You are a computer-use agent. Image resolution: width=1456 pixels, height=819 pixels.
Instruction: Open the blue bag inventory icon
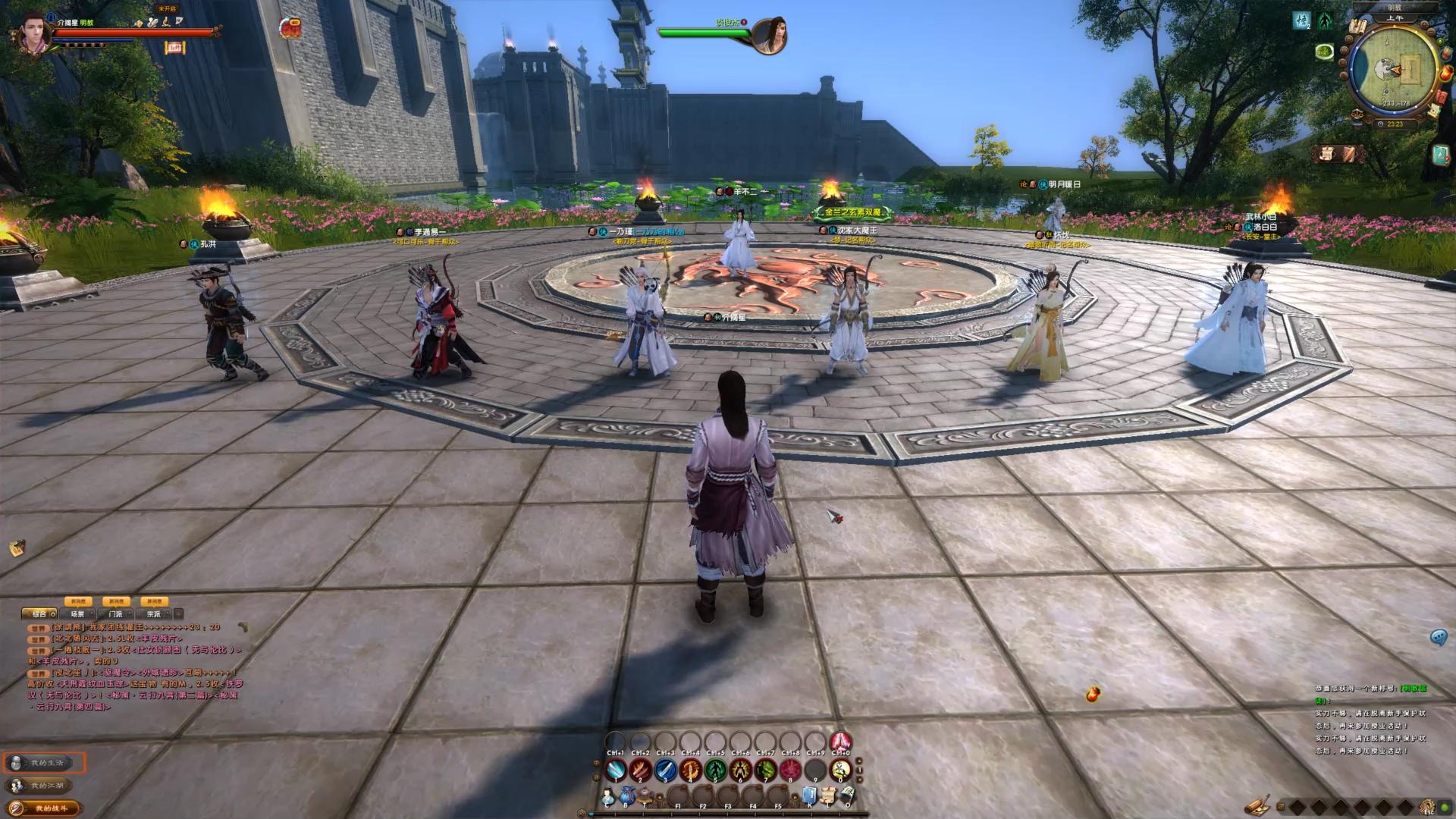point(626,796)
